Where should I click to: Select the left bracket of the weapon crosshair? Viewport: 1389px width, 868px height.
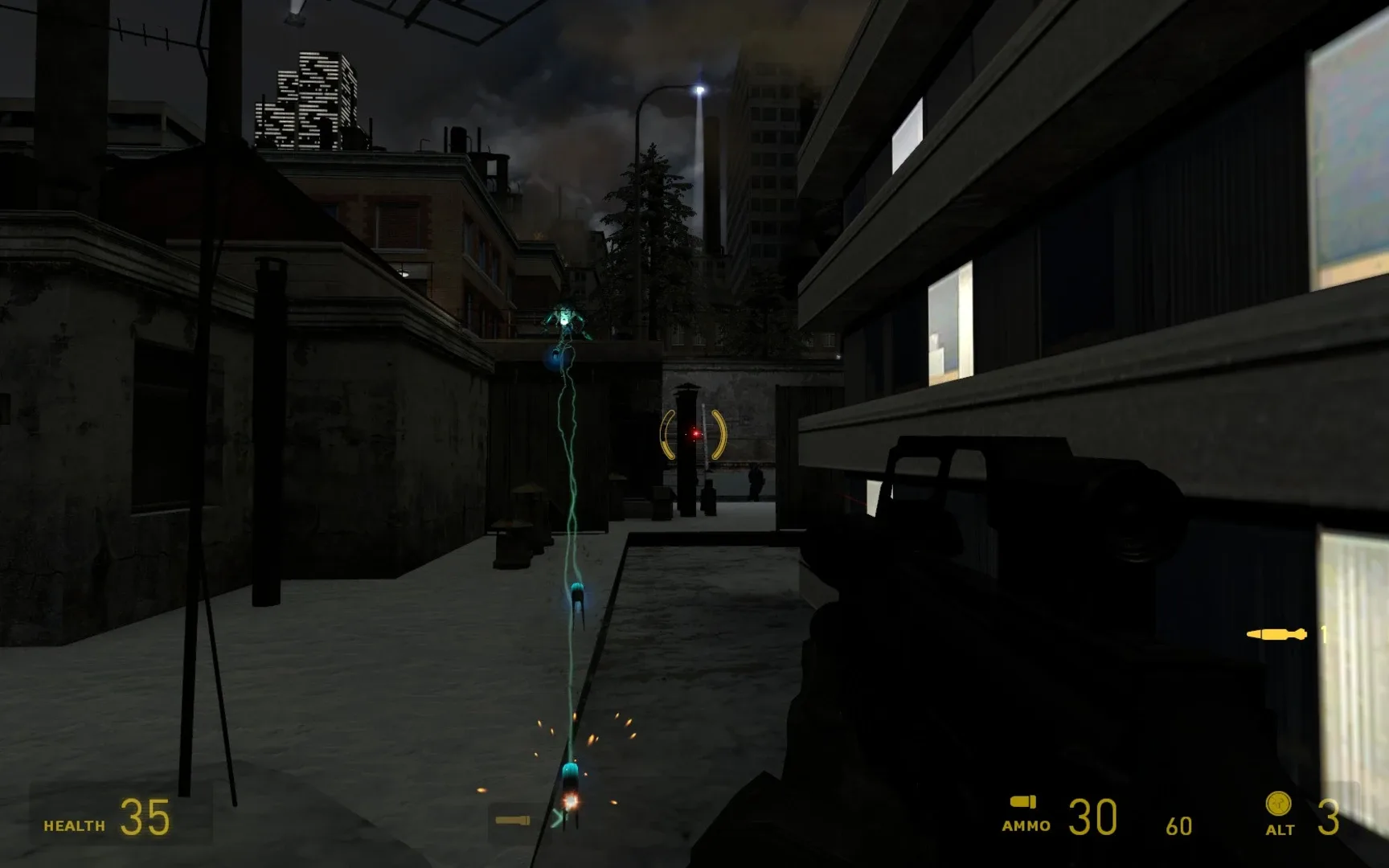click(665, 434)
